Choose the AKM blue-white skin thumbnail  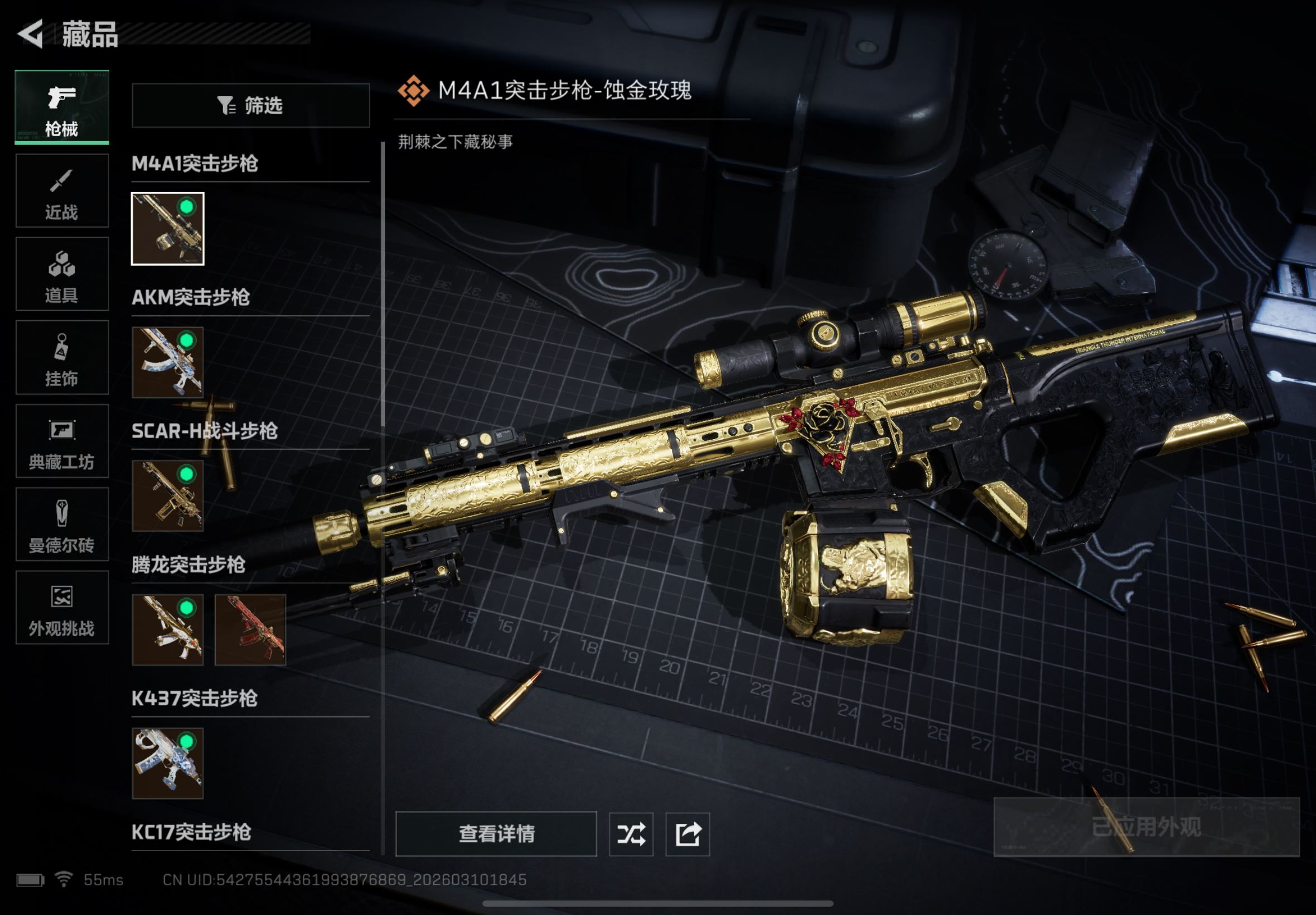[167, 362]
